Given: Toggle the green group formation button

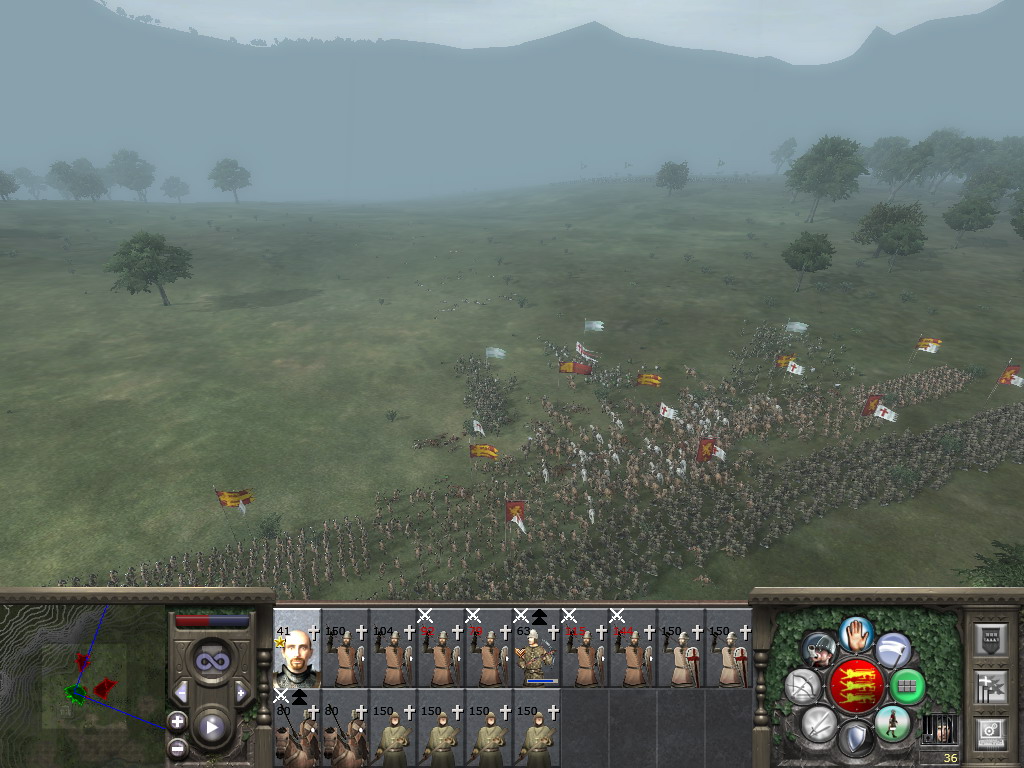Looking at the screenshot, I should coord(907,686).
